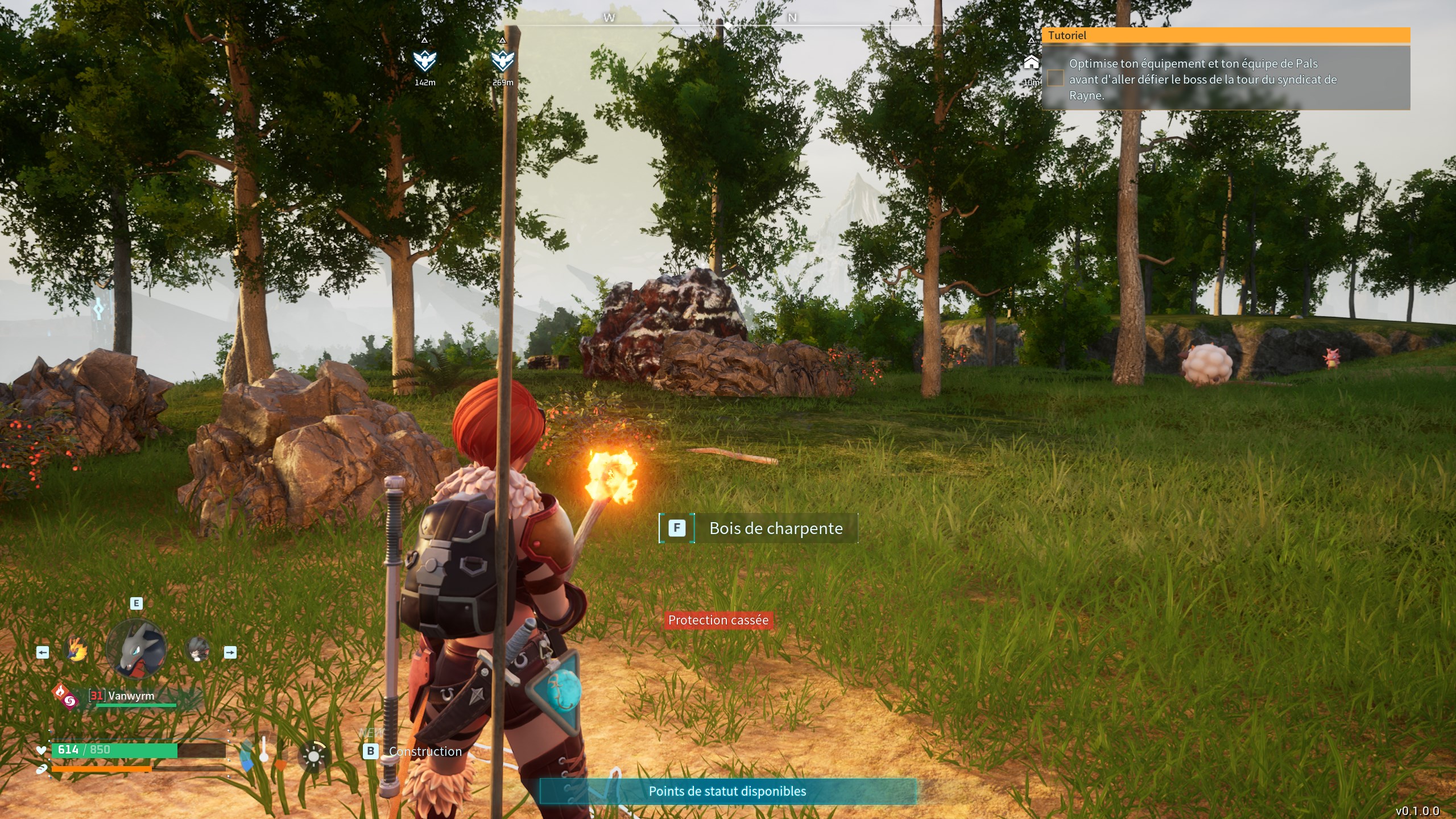Switch to previous pal with left arrow
The width and height of the screenshot is (1456, 819).
[43, 652]
